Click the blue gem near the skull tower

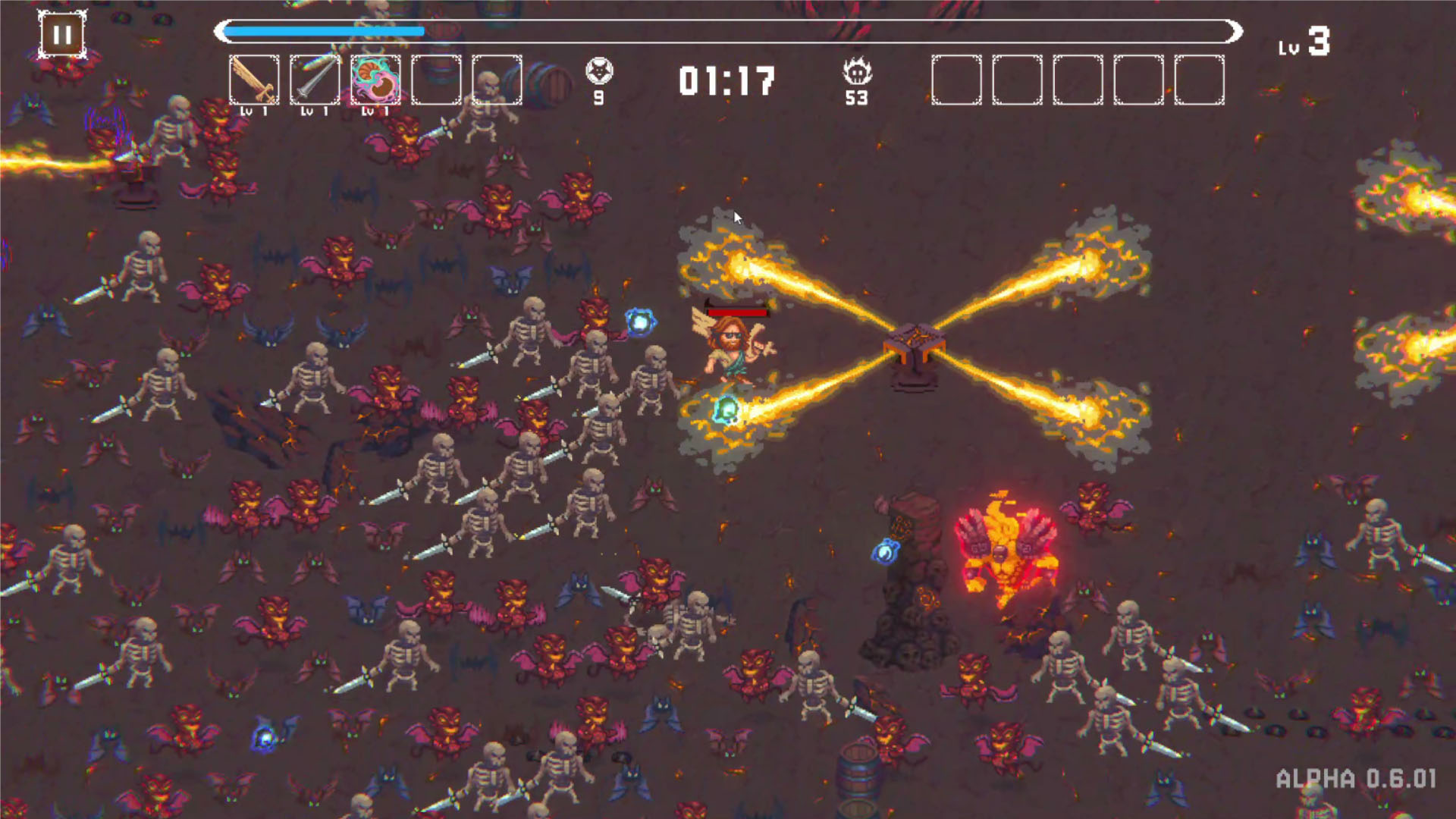click(x=886, y=551)
